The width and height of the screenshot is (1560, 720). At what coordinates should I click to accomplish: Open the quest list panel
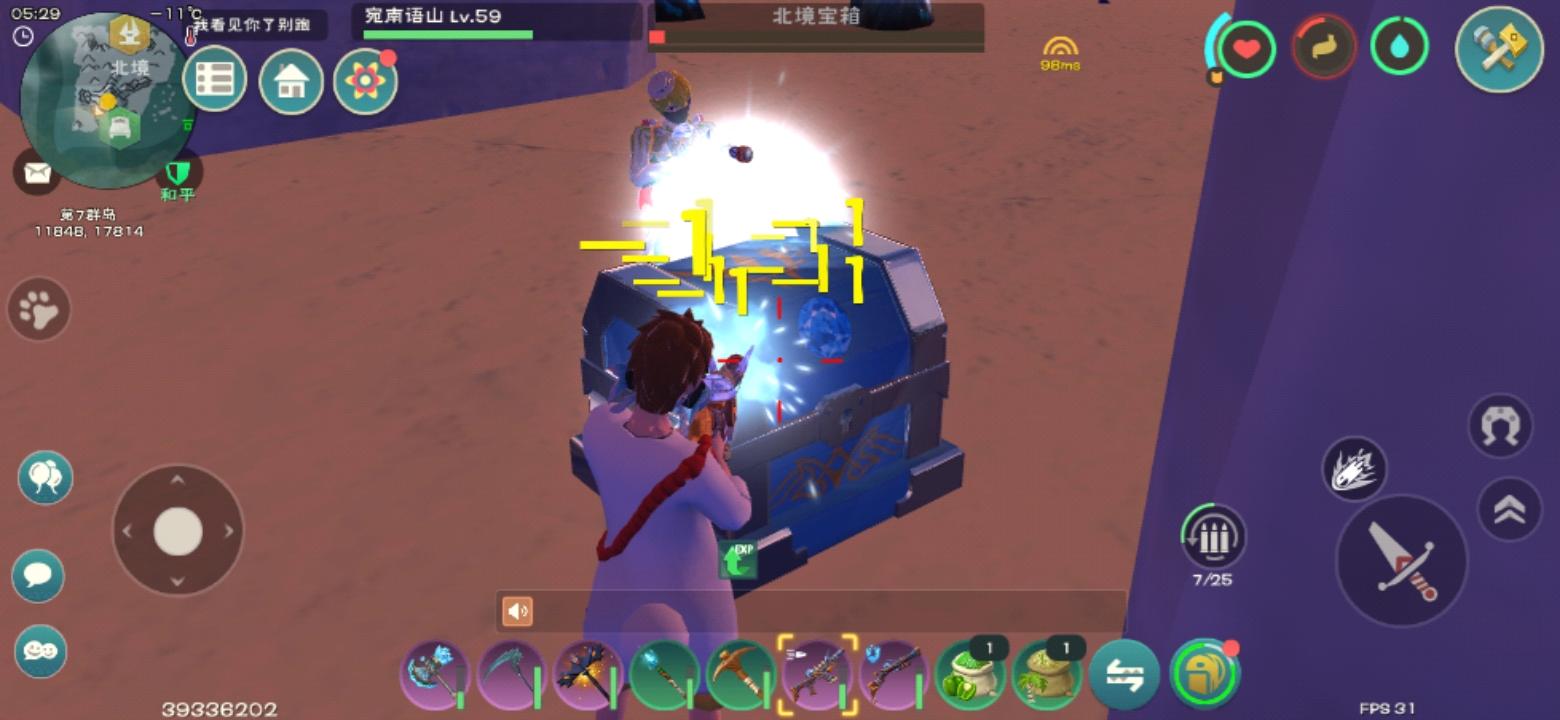coord(215,79)
